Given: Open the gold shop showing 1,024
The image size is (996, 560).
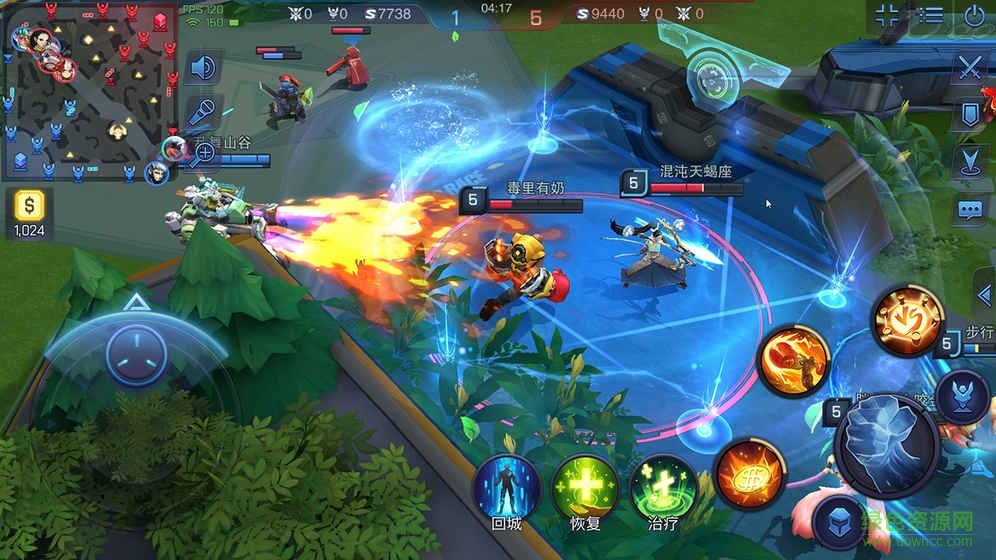Looking at the screenshot, I should point(28,213).
